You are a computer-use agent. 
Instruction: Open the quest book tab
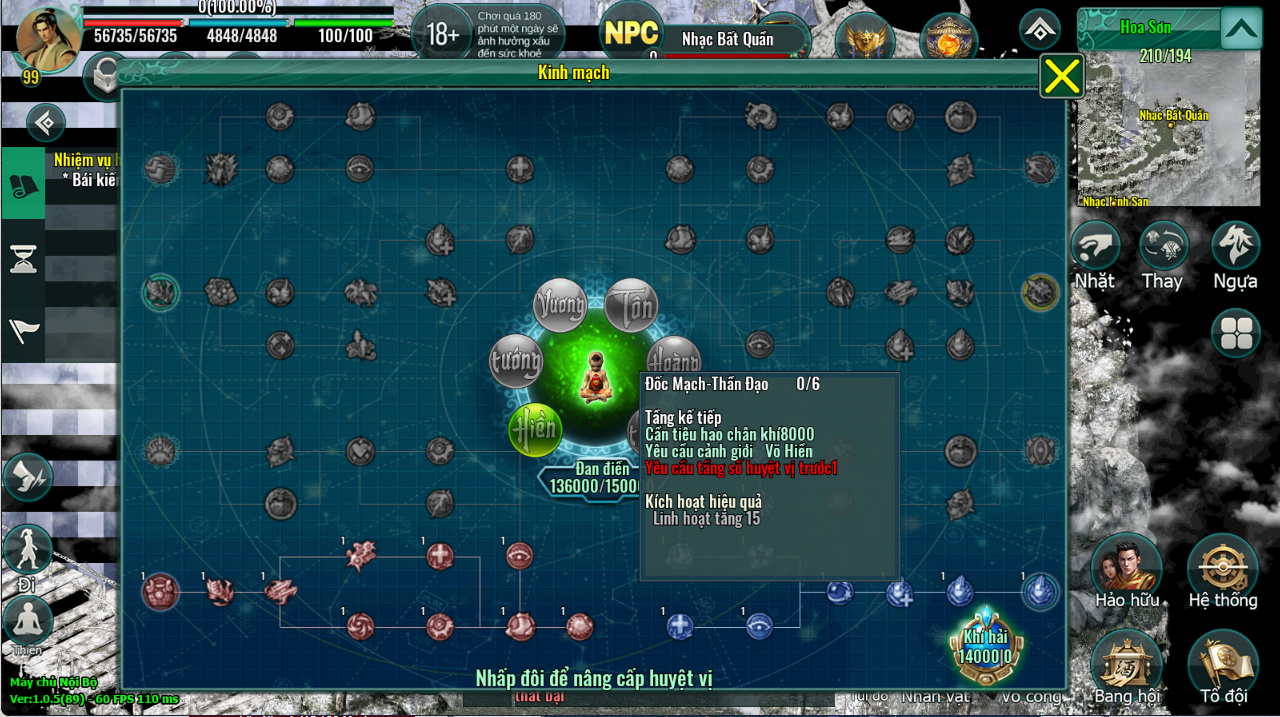coord(22,184)
